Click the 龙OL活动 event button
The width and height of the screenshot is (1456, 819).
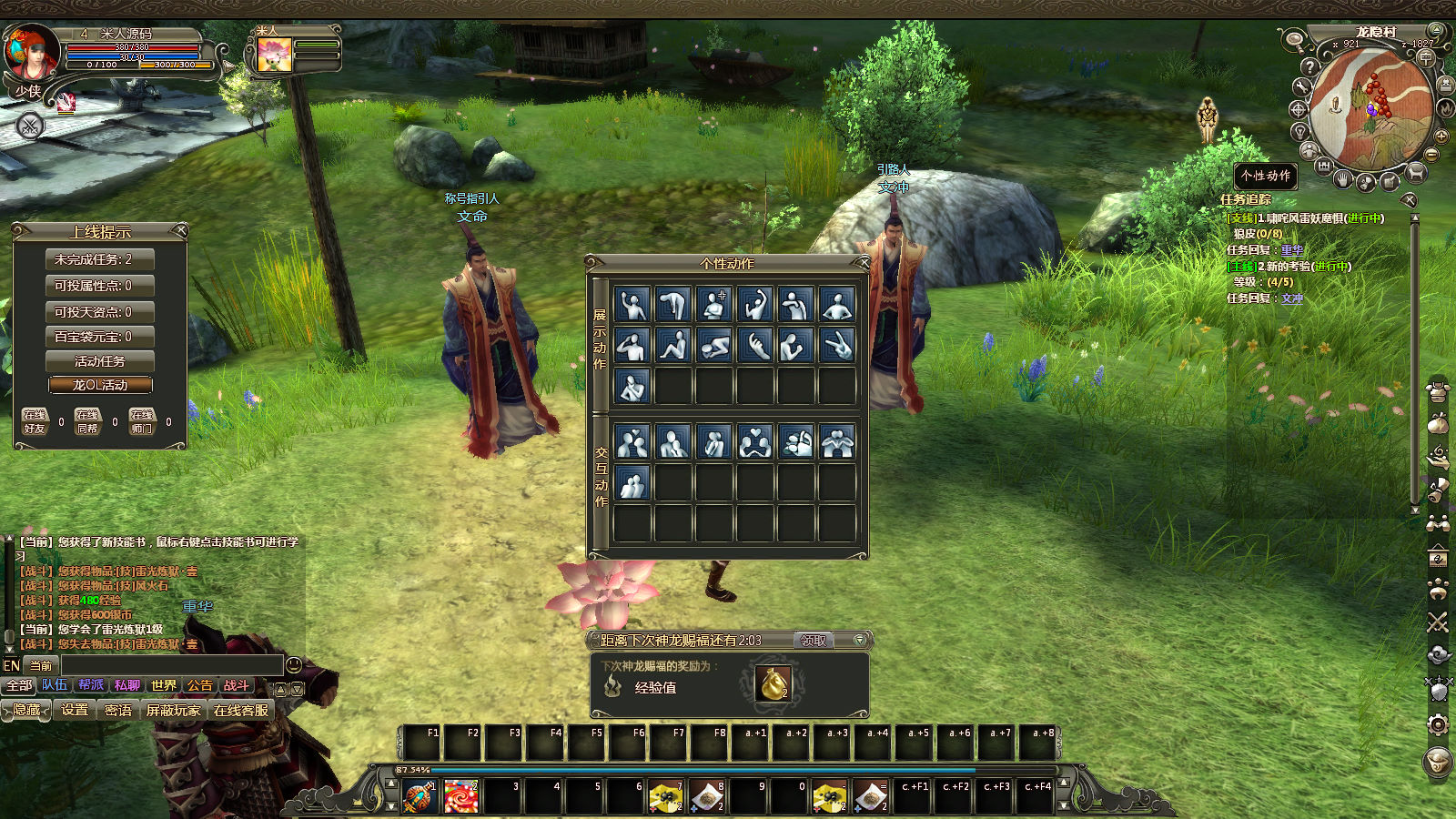[100, 385]
